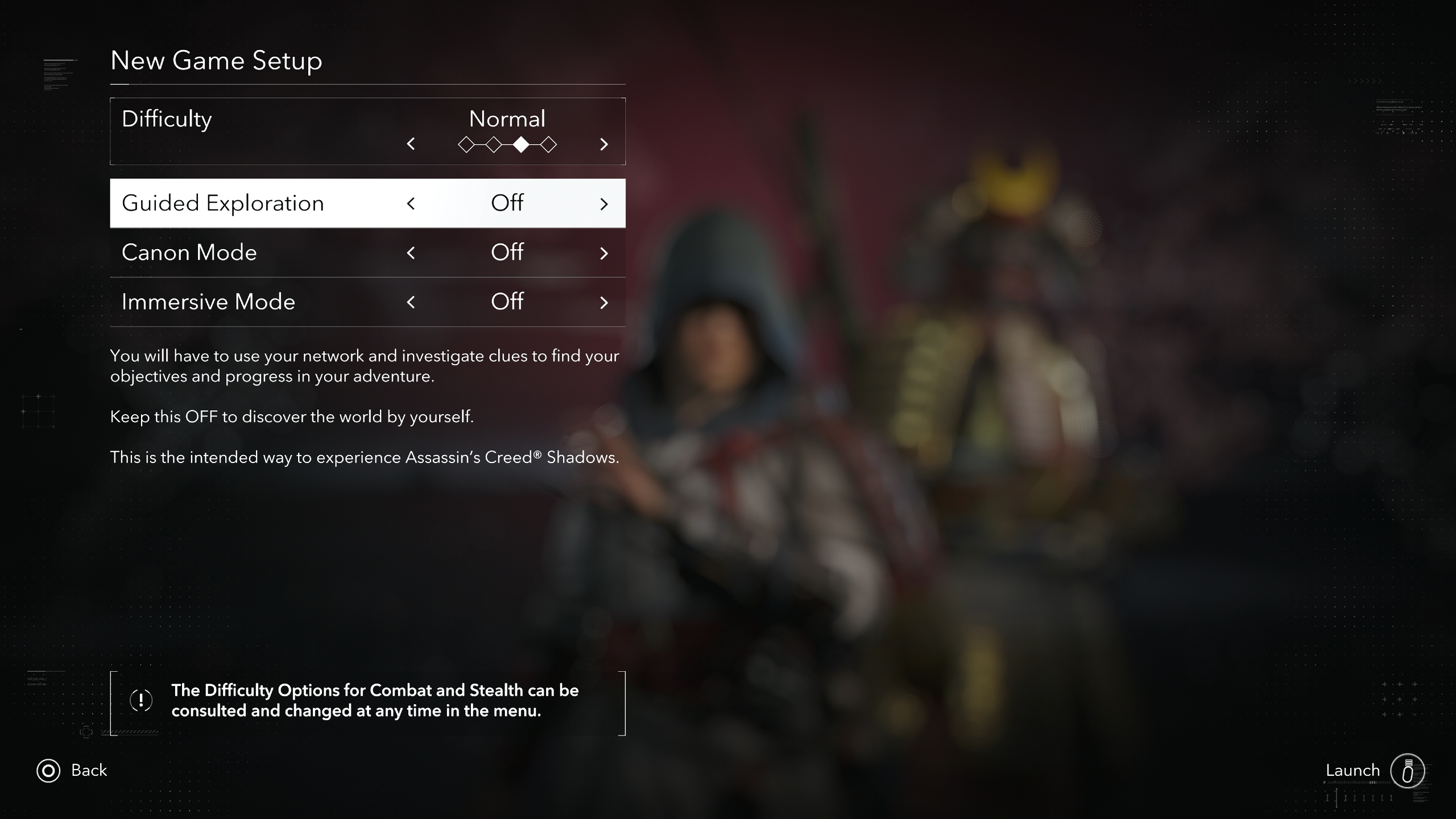Switch Immersive Mode using its right arrow

pyautogui.click(x=604, y=302)
